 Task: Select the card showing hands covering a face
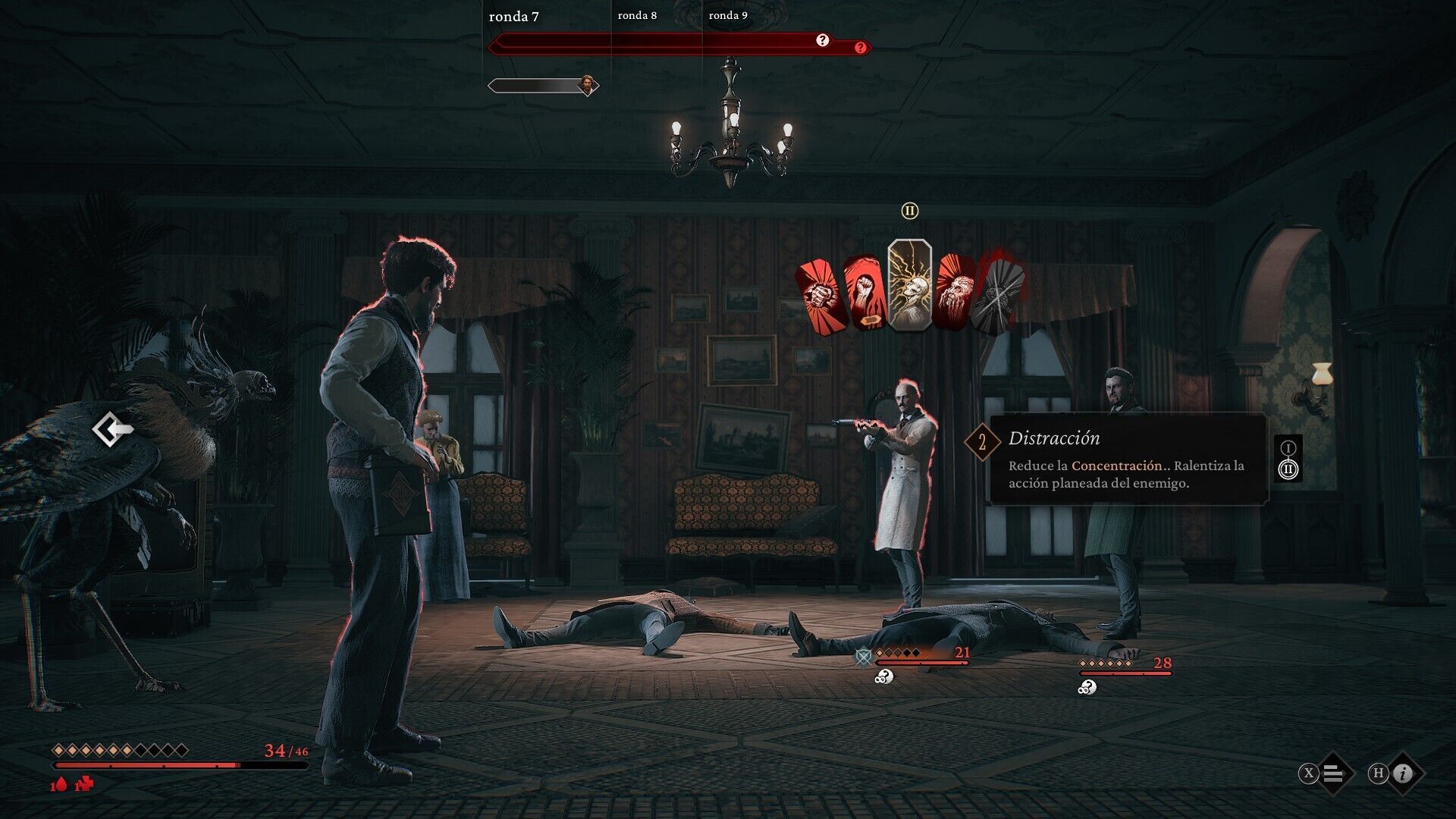[954, 292]
